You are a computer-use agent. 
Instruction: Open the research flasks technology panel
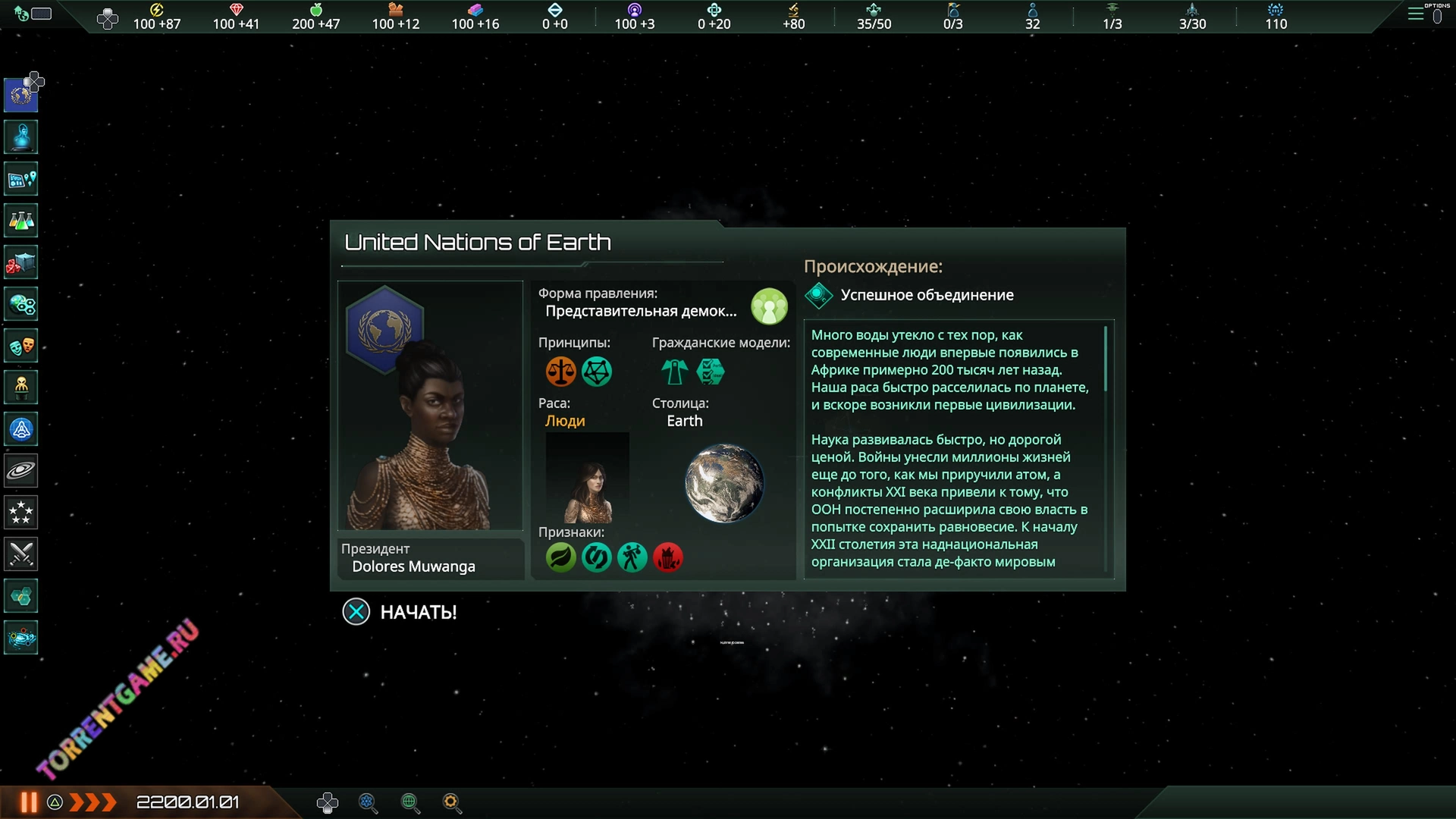[x=21, y=221]
